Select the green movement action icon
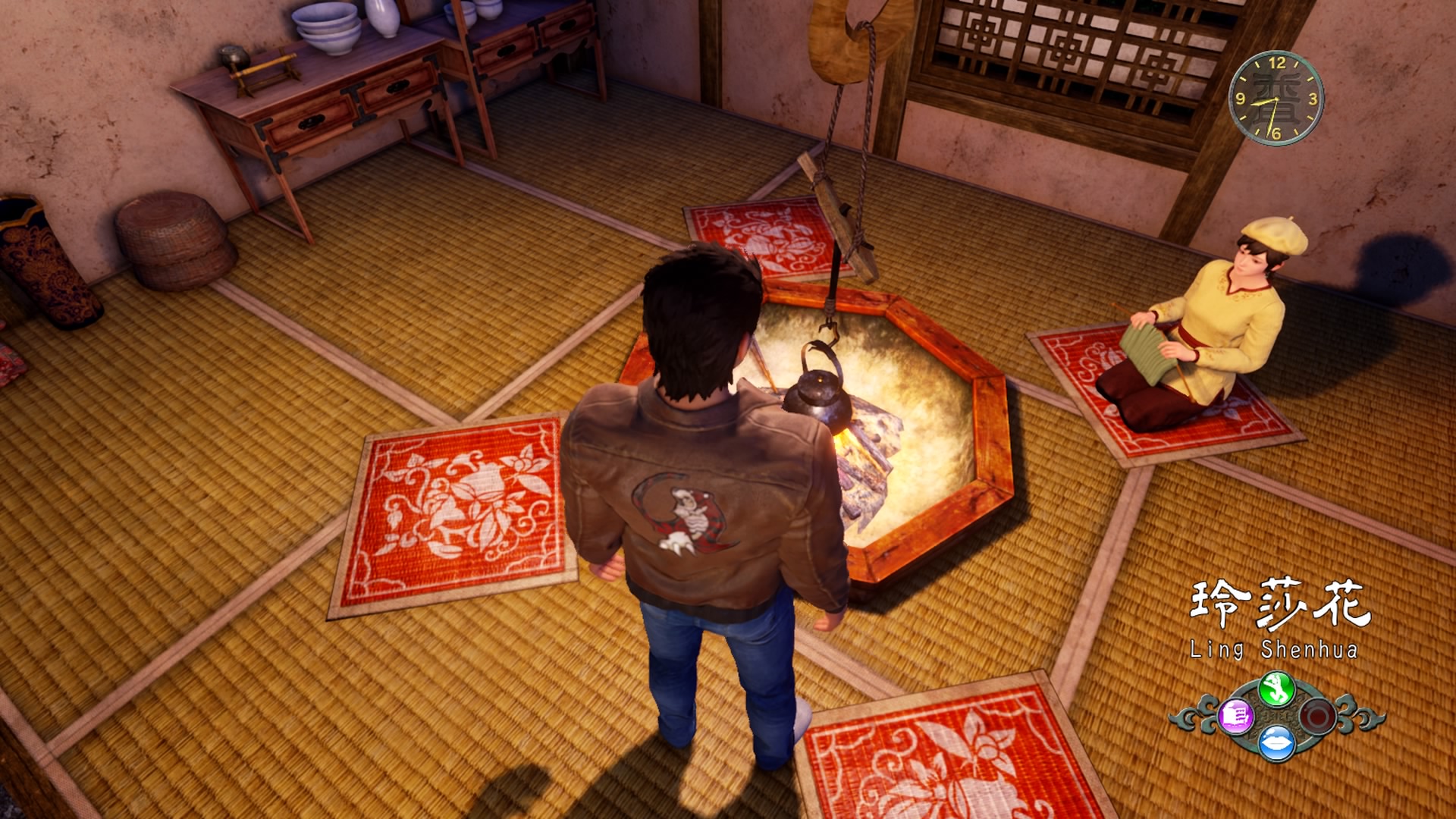This screenshot has width=1456, height=819. point(1277,689)
